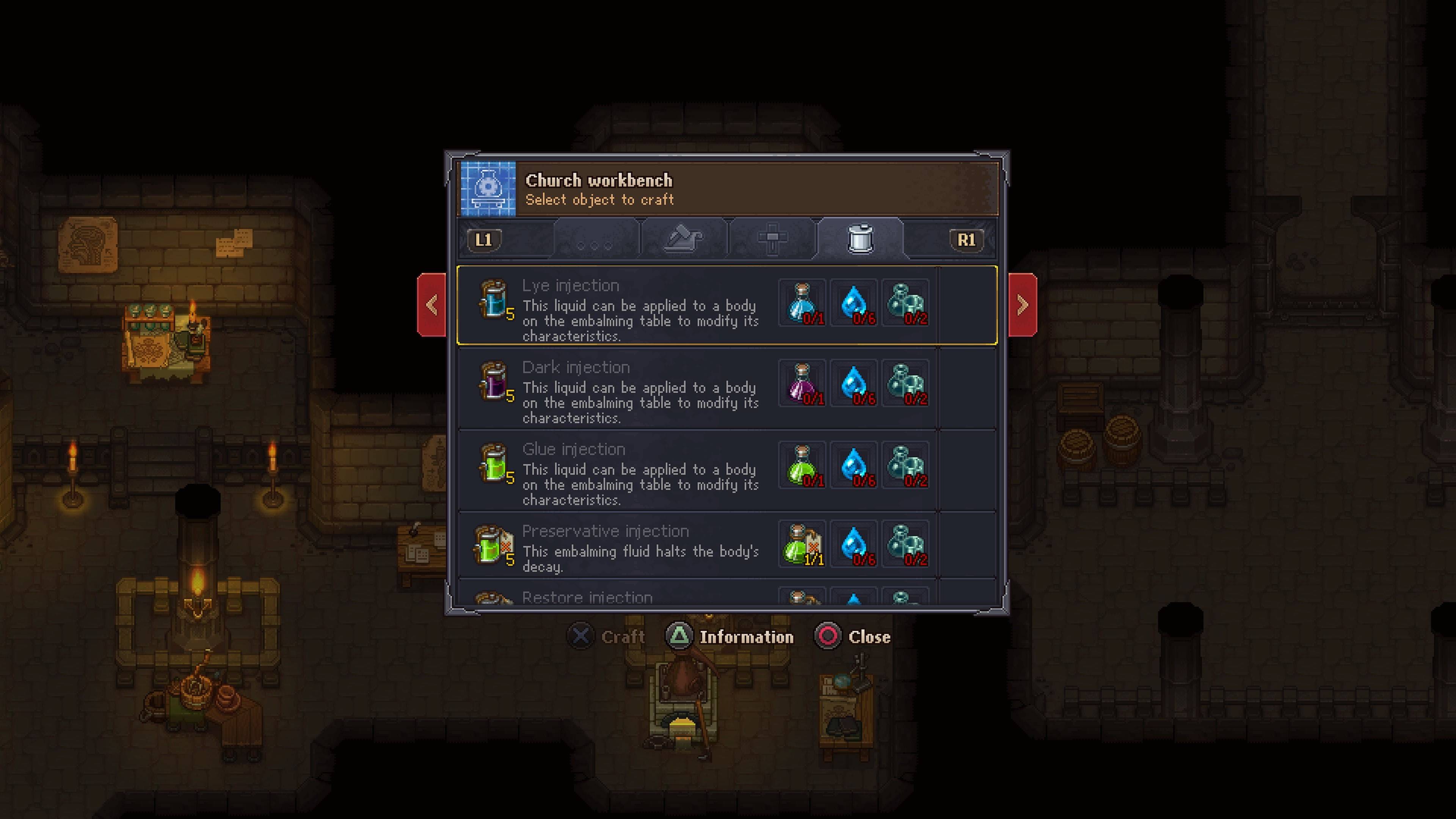Switch to the cross crafting tab
Viewport: 1456px width, 819px height.
tap(772, 238)
